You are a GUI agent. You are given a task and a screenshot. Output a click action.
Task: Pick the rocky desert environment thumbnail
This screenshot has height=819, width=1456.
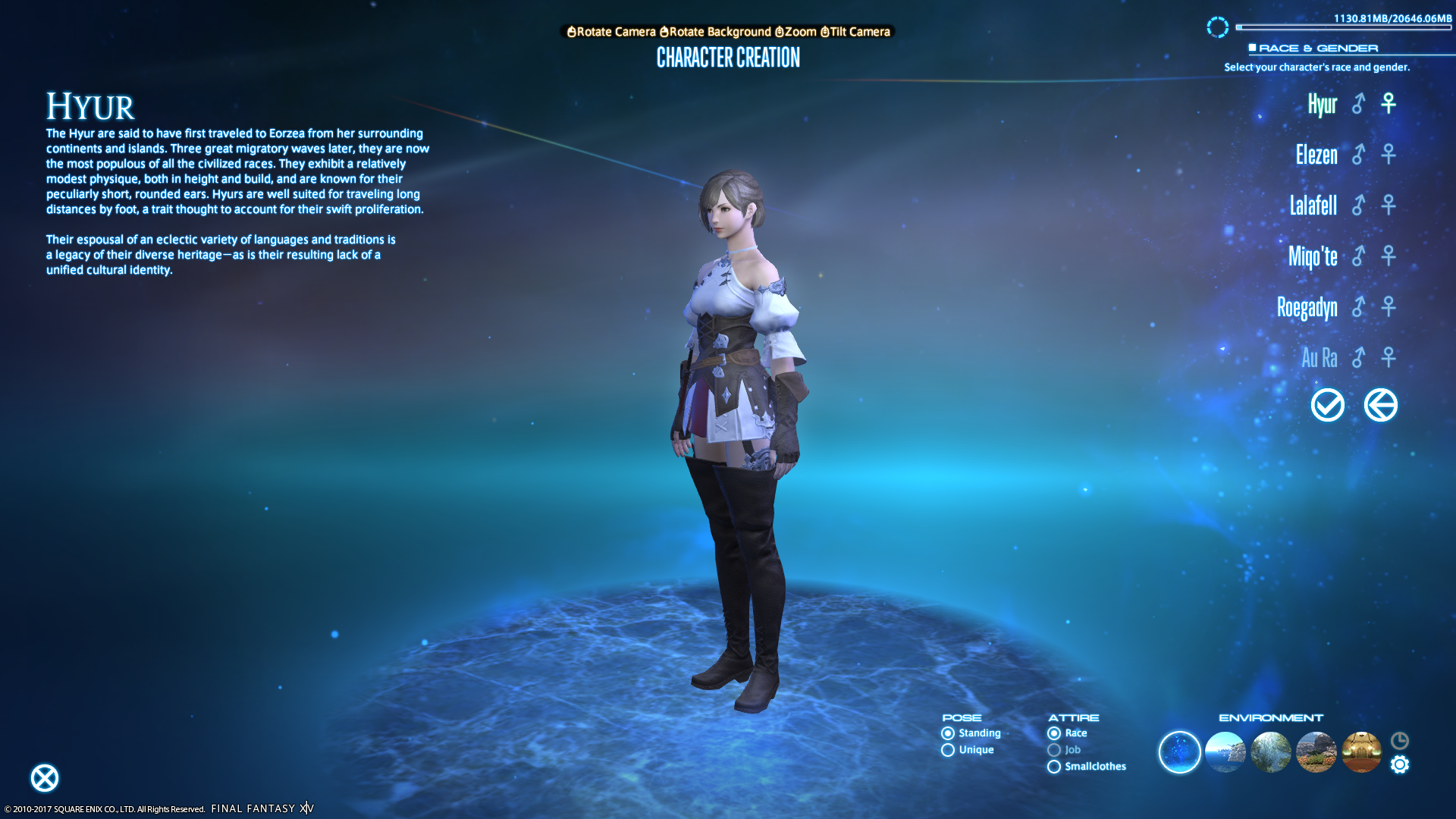coord(1316,752)
